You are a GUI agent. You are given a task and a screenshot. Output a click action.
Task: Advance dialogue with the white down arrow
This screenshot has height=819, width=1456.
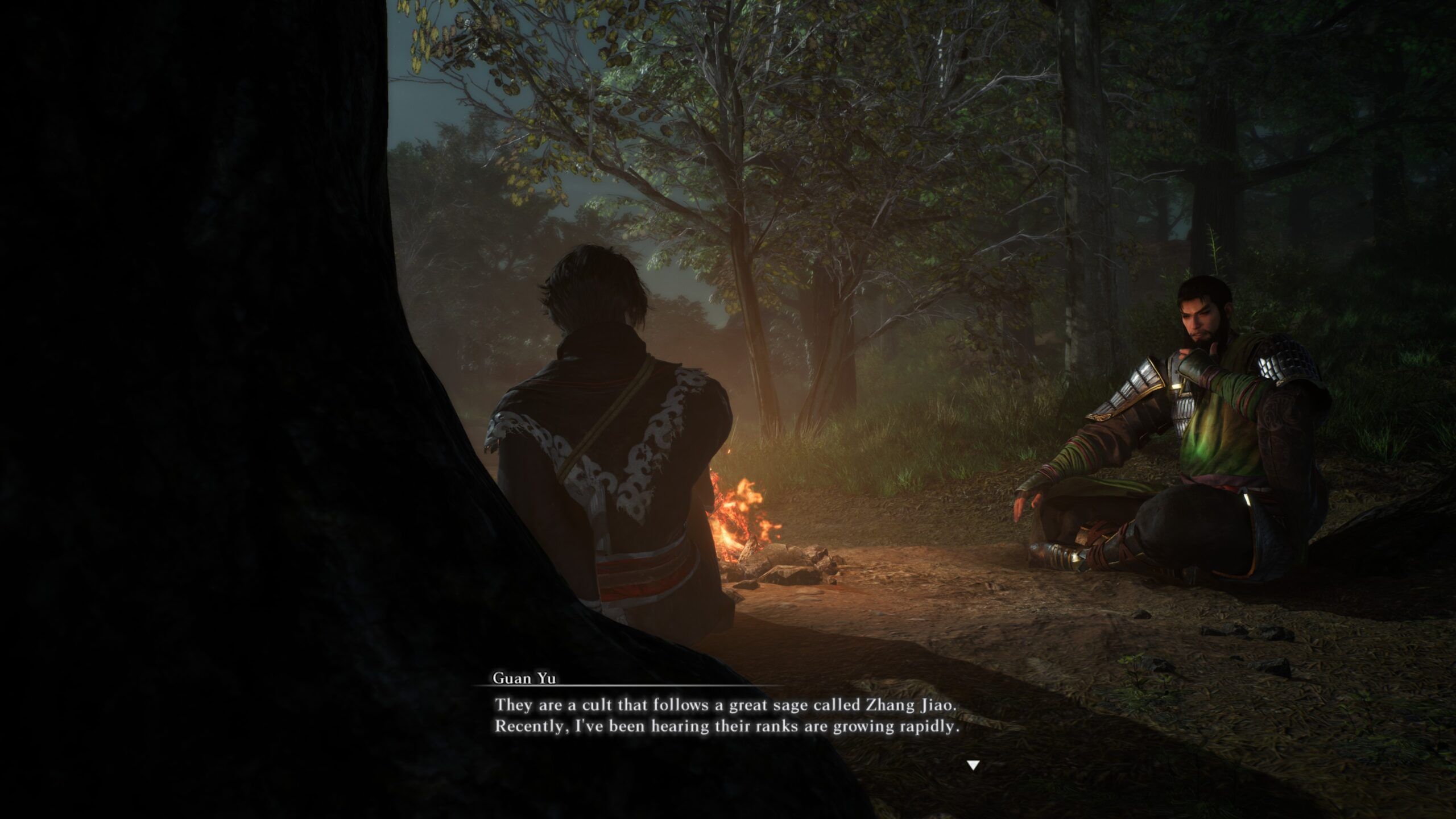pos(973,765)
